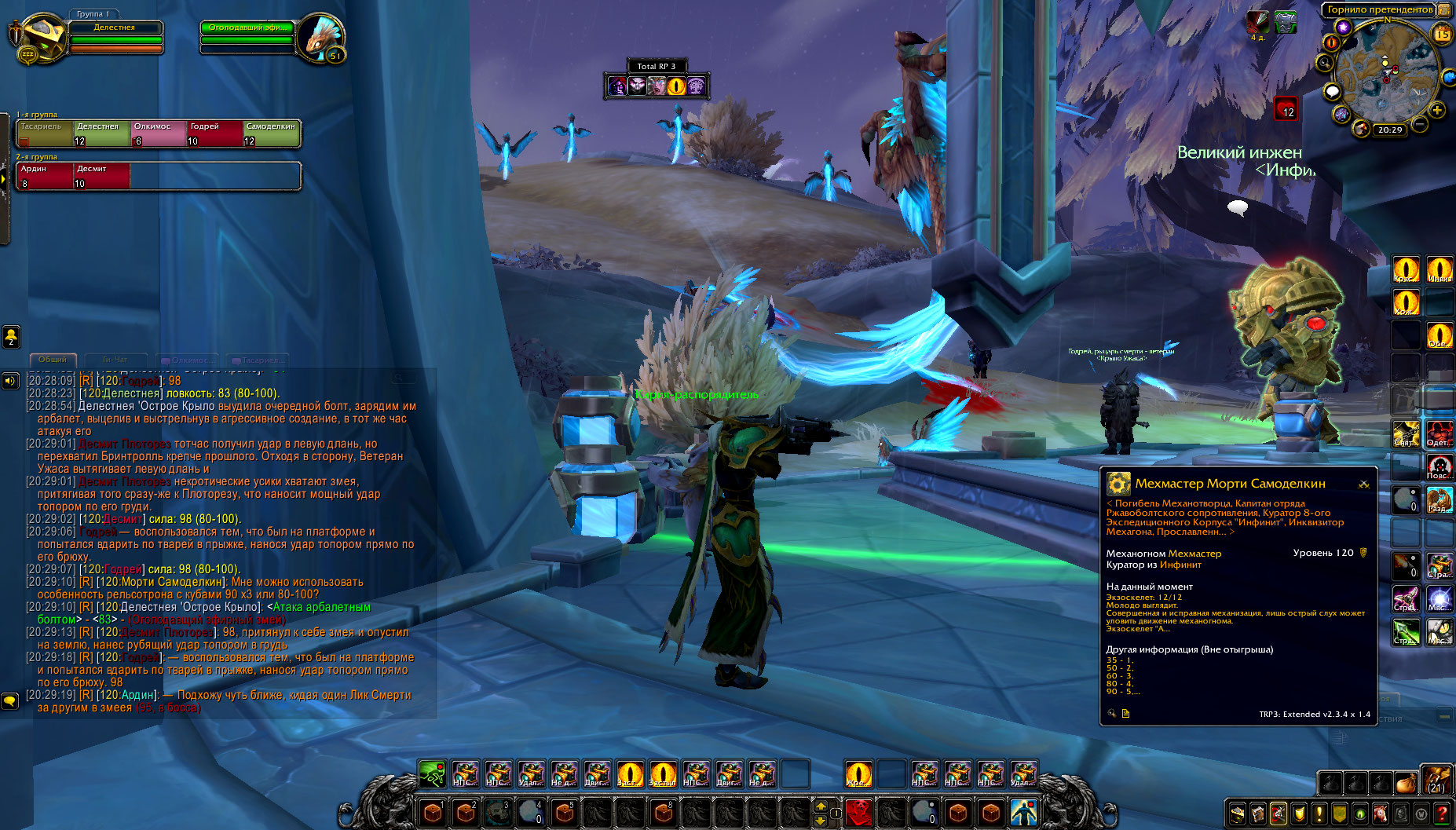Select raid member Олкимос frame
1456x830 pixels.
(159, 133)
